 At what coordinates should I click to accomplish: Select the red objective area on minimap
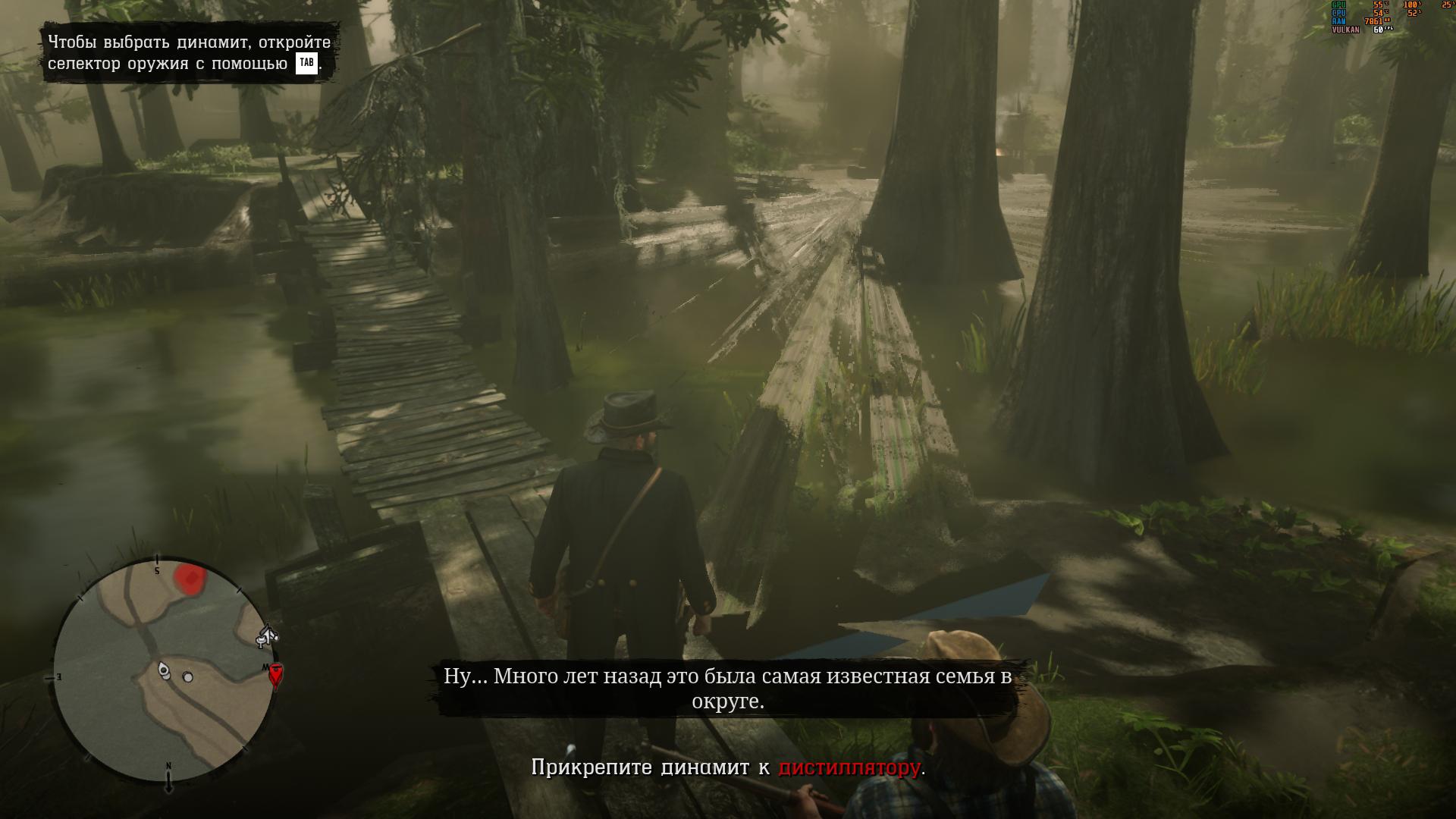pyautogui.click(x=190, y=578)
